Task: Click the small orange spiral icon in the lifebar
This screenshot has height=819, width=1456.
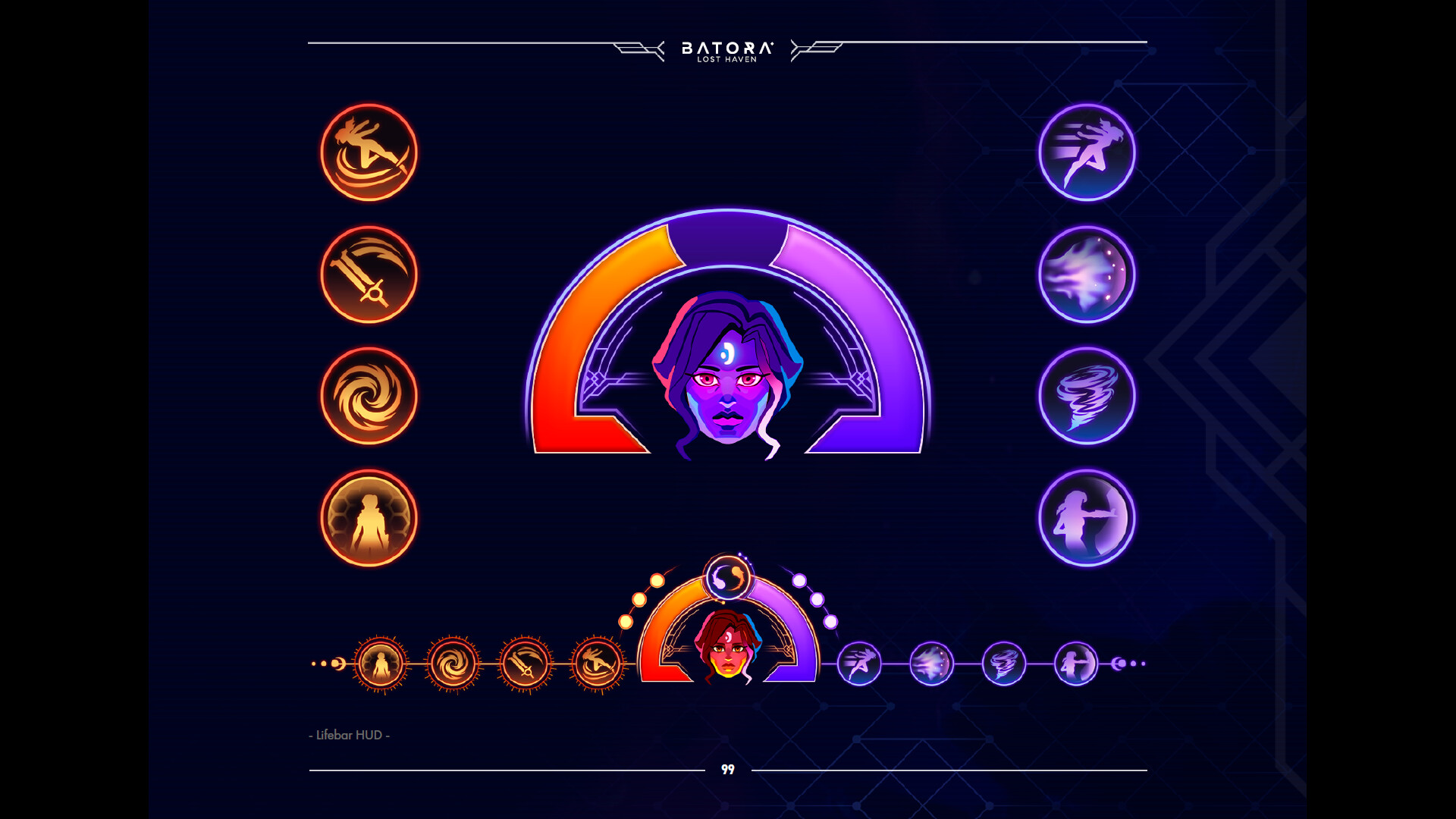Action: coord(453,664)
